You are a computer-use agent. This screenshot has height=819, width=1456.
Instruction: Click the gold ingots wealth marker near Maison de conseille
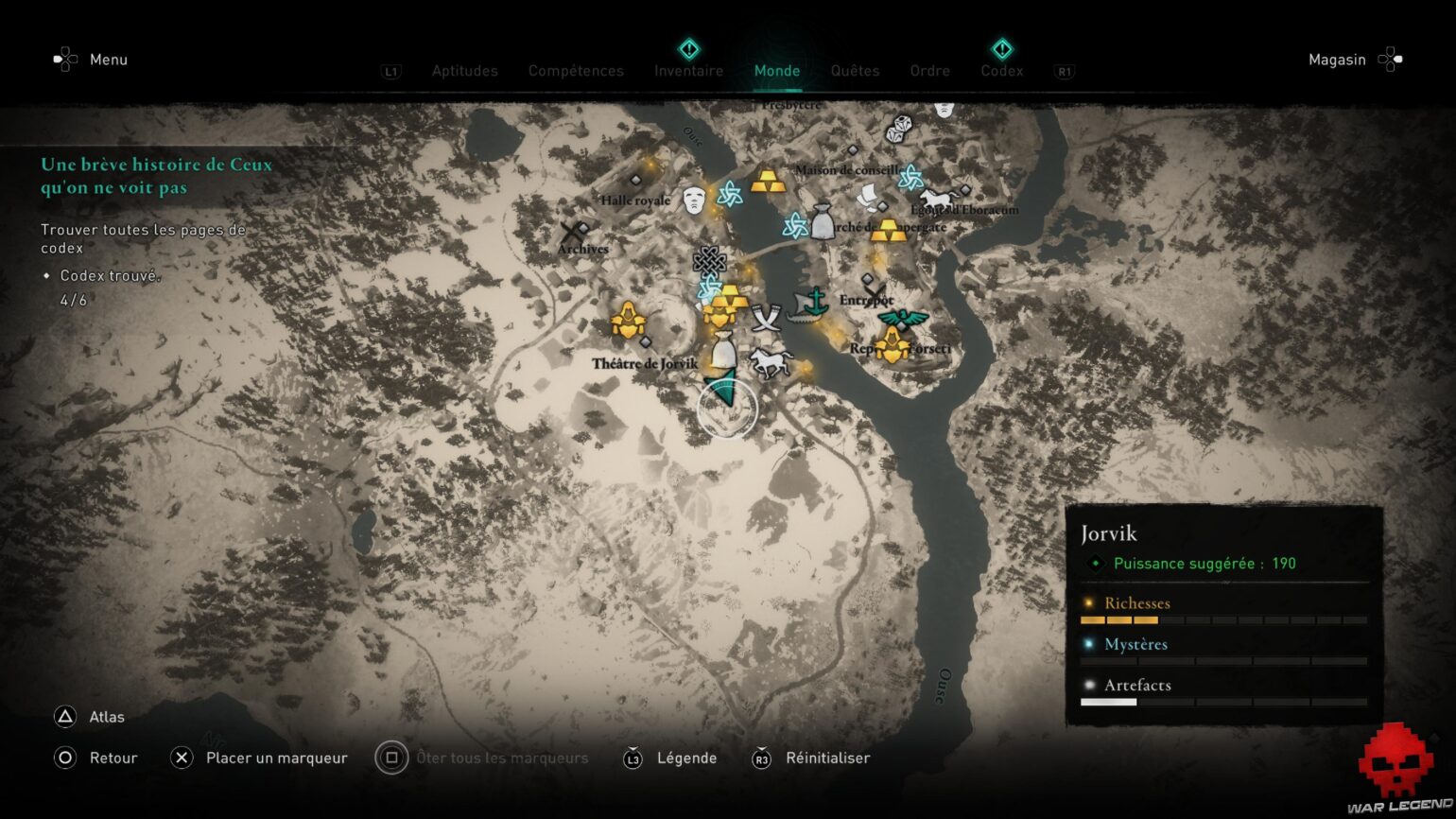click(768, 183)
